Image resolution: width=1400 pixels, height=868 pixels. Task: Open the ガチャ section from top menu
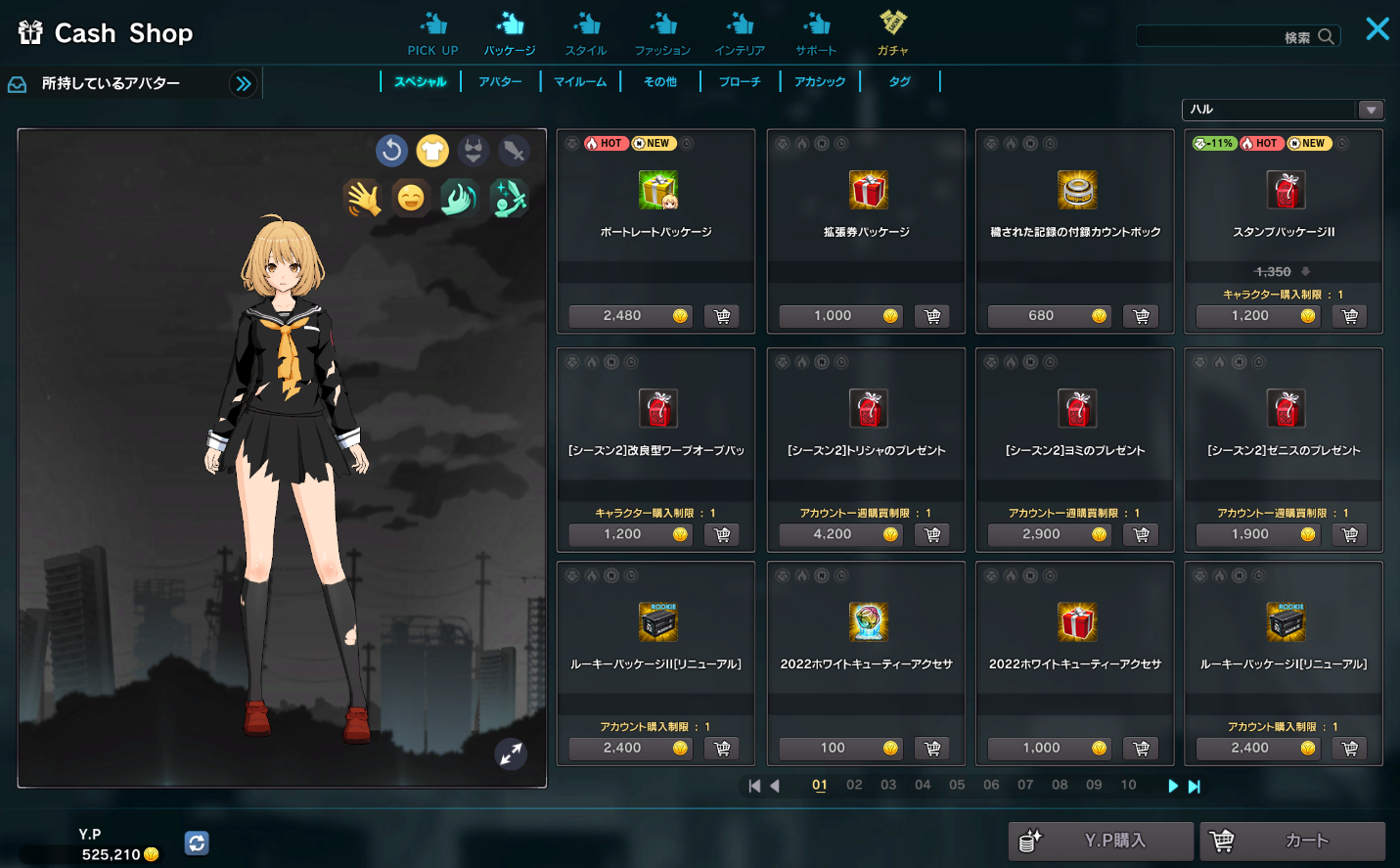click(893, 32)
